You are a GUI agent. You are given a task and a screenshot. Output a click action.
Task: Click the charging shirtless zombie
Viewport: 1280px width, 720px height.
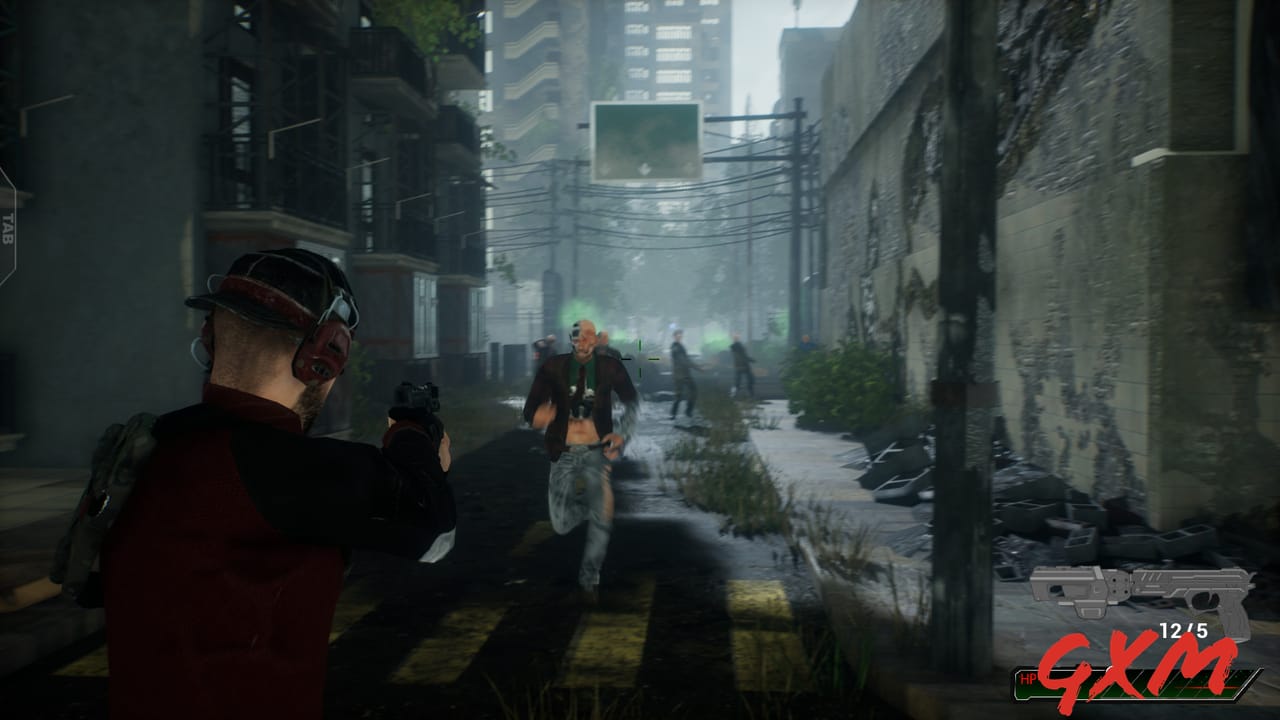click(580, 430)
